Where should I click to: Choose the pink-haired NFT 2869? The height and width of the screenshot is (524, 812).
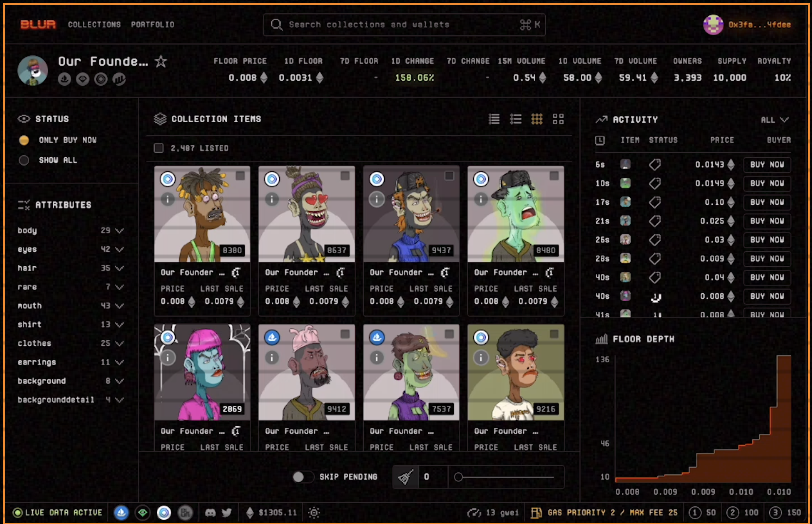click(x=202, y=372)
